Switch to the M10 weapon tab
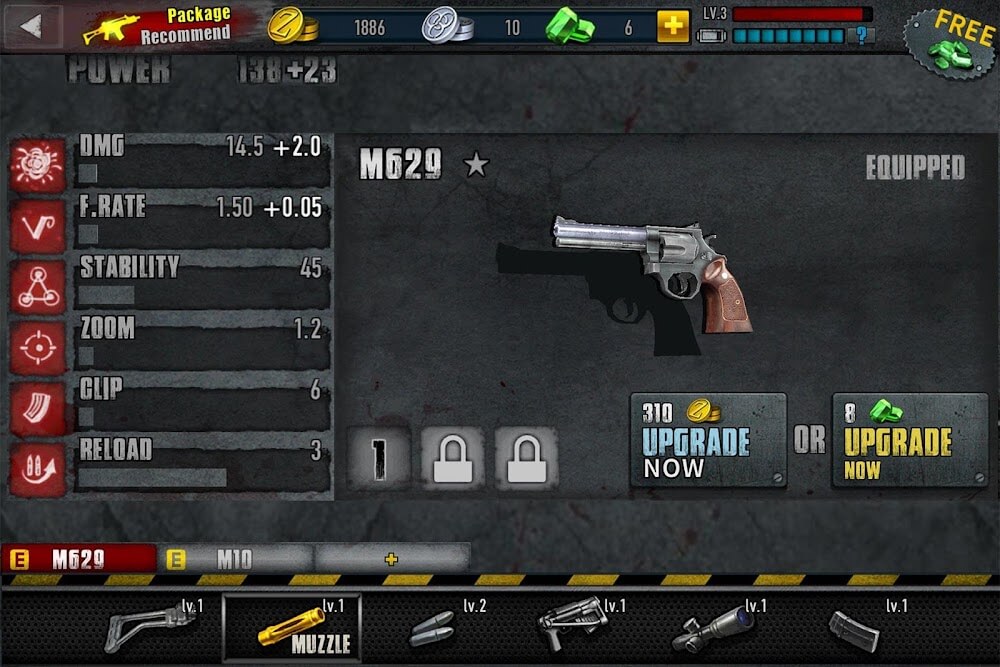The height and width of the screenshot is (667, 1000). click(235, 559)
